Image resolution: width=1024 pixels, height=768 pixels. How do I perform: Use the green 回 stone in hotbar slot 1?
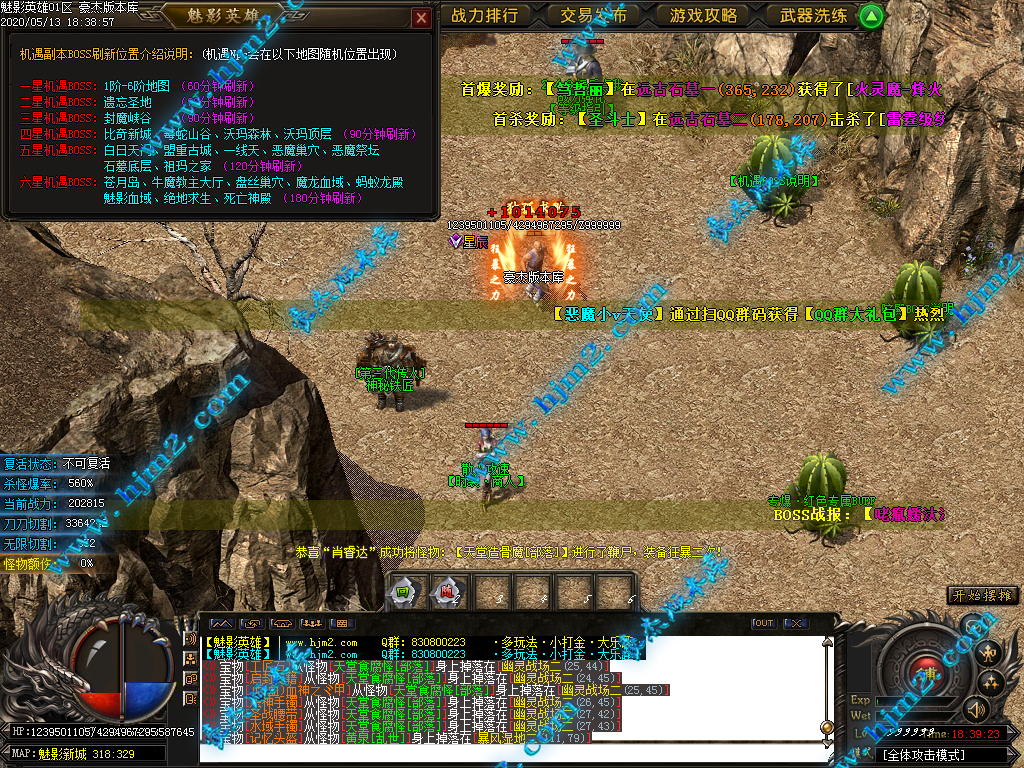click(x=402, y=591)
